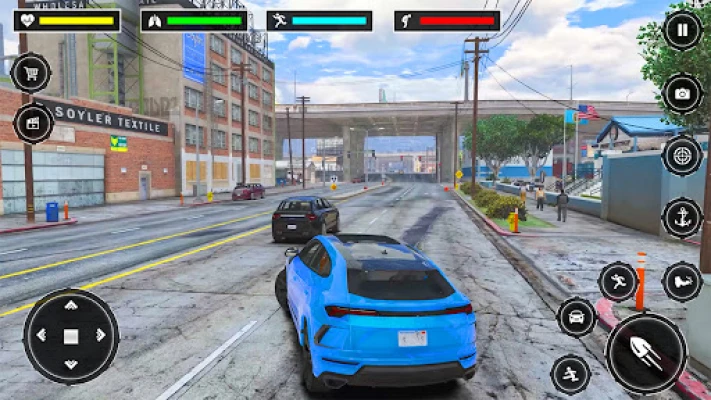Pause the game

pos(682,30)
